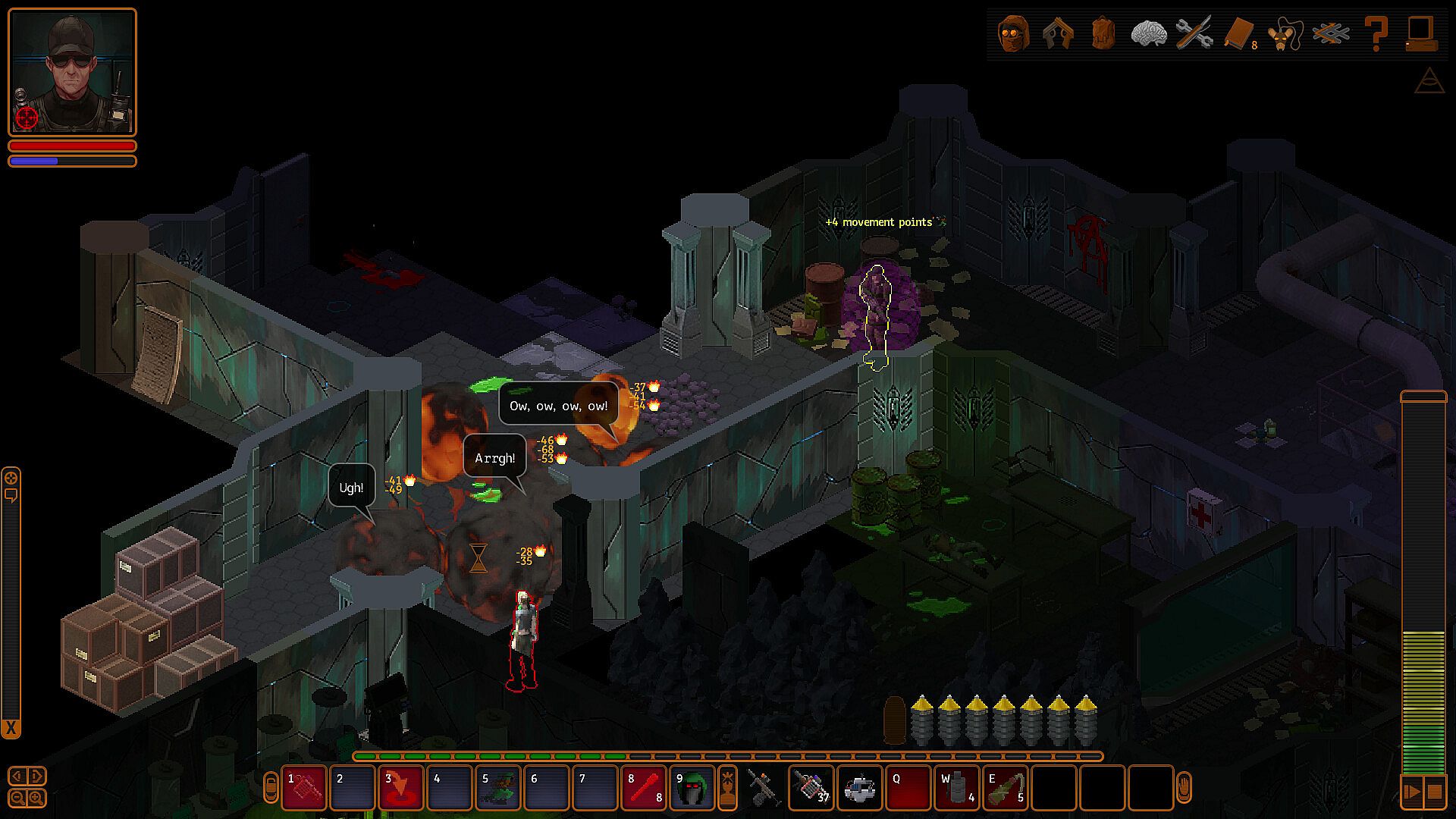The image size is (1456, 819).
Task: Throw the molotov cocktail in slot E
Action: (x=1006, y=788)
